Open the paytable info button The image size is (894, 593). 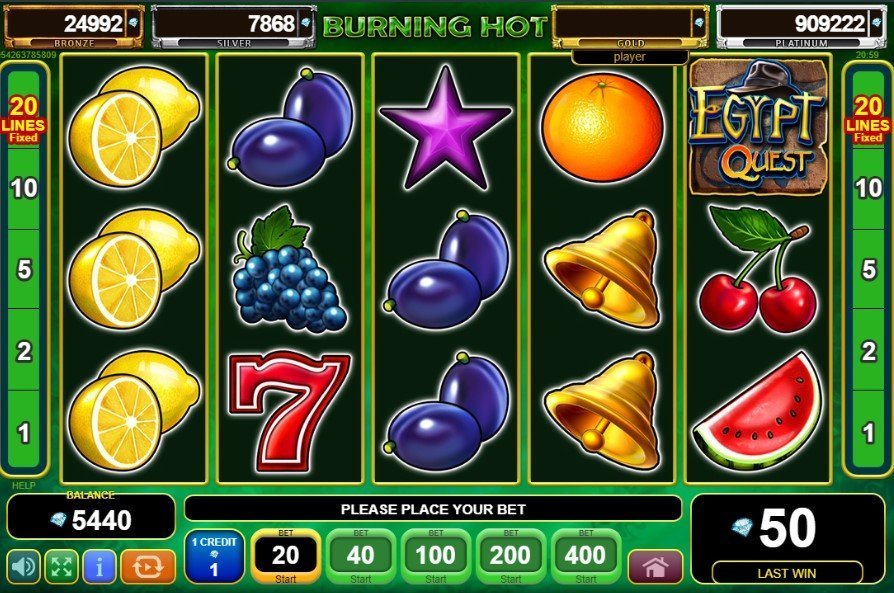pos(99,567)
